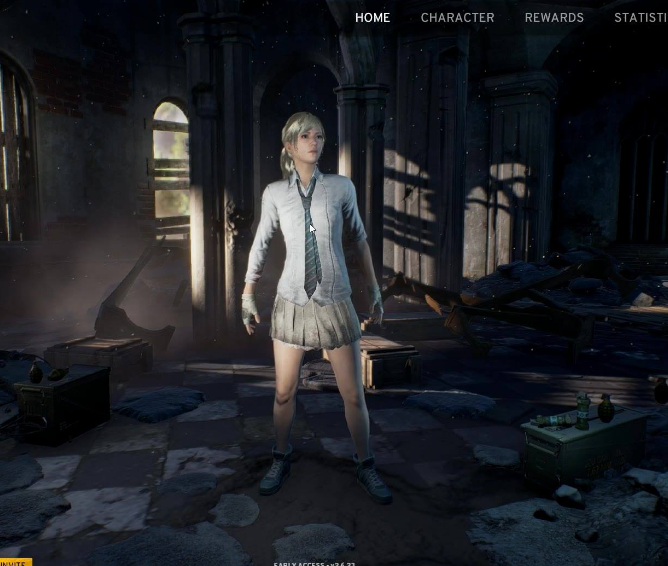Click the yellow INVITE button

click(14, 561)
